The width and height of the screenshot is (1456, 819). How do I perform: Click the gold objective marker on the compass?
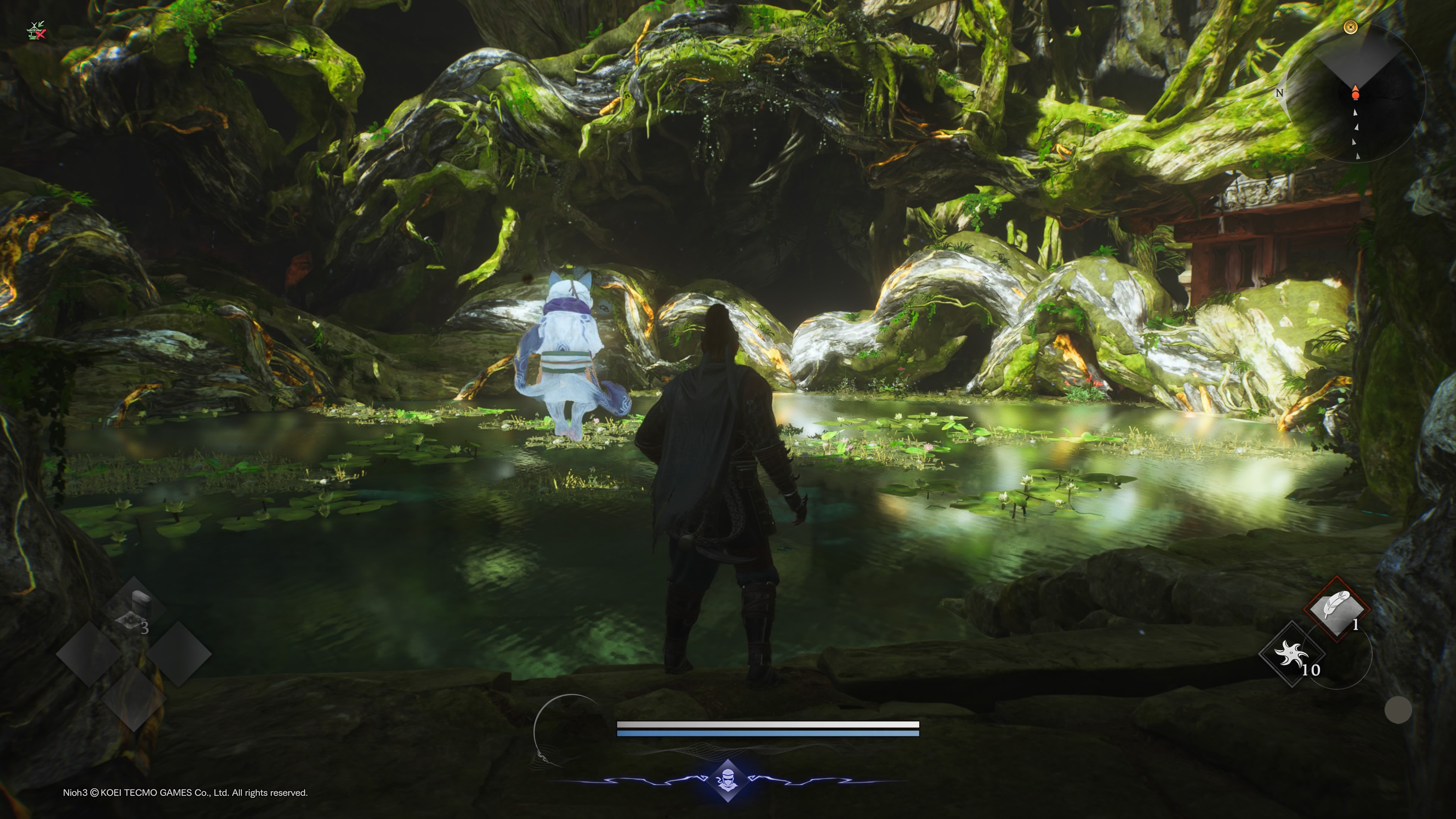coord(1350,27)
